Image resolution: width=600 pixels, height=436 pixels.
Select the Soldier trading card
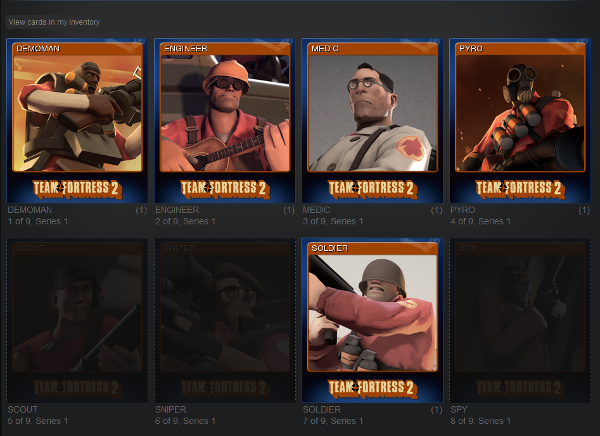pos(372,319)
